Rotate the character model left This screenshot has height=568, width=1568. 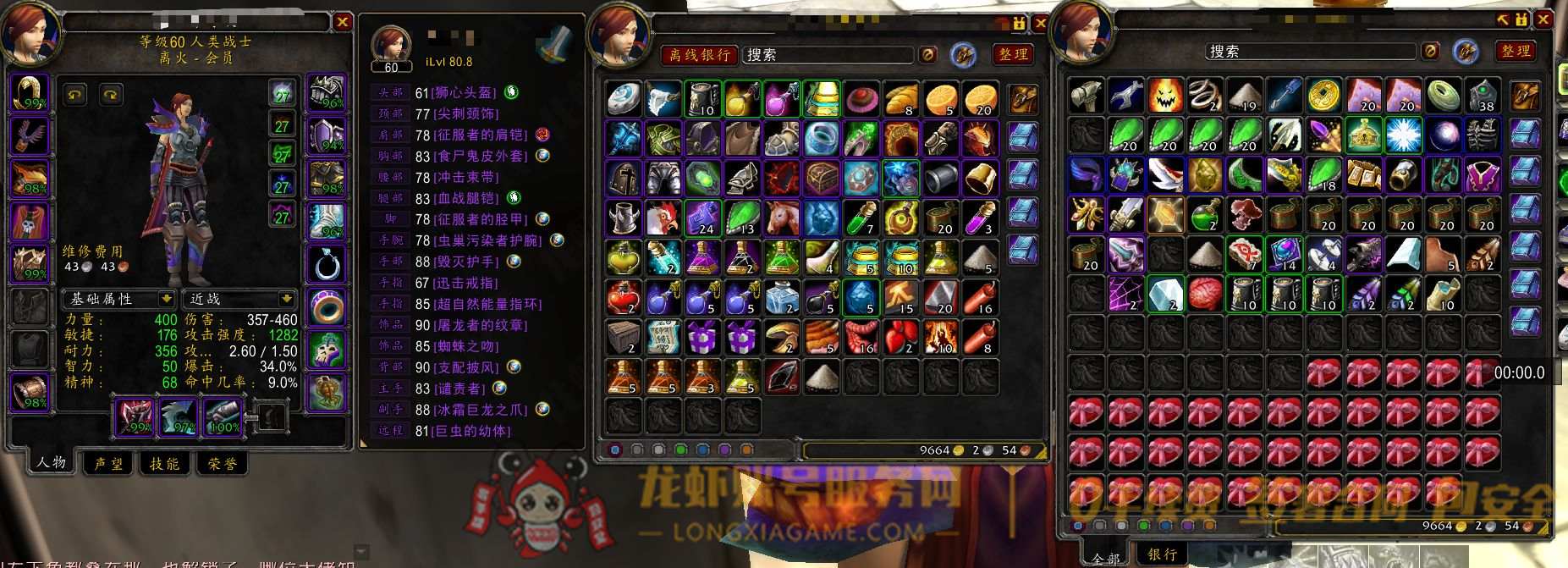(x=75, y=94)
